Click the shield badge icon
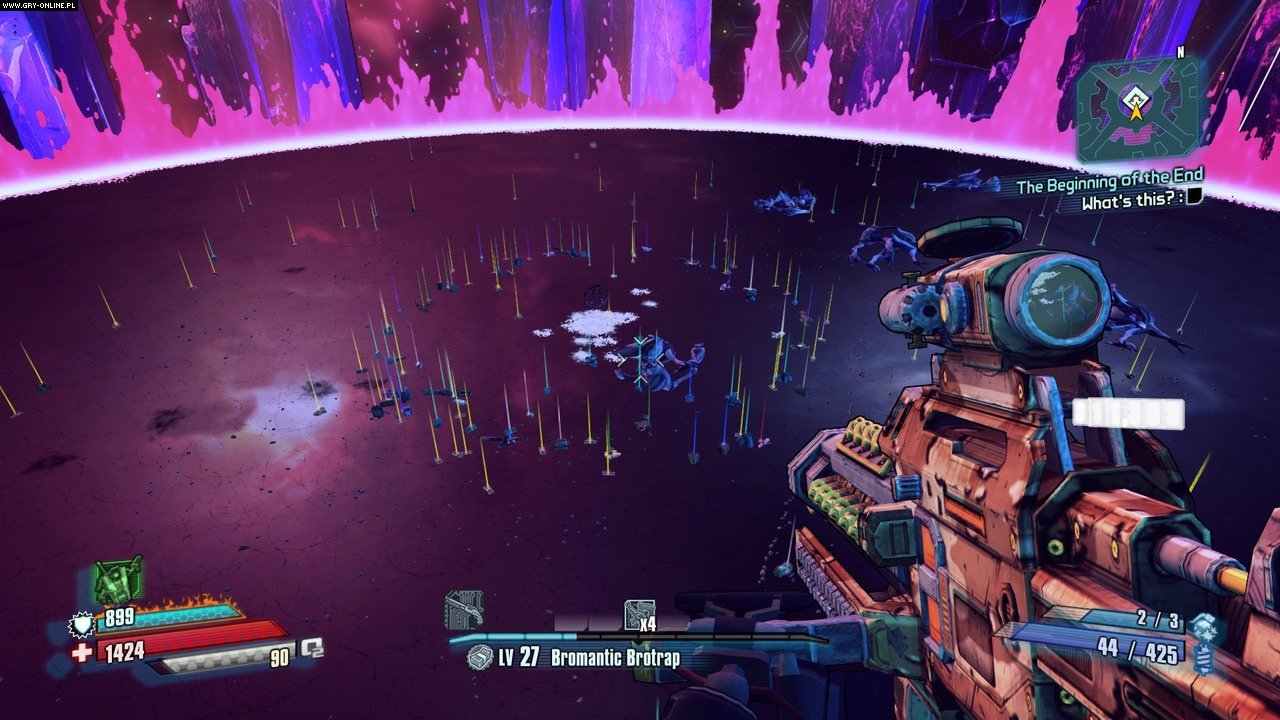Screen dimensions: 1280x720 tap(81, 625)
